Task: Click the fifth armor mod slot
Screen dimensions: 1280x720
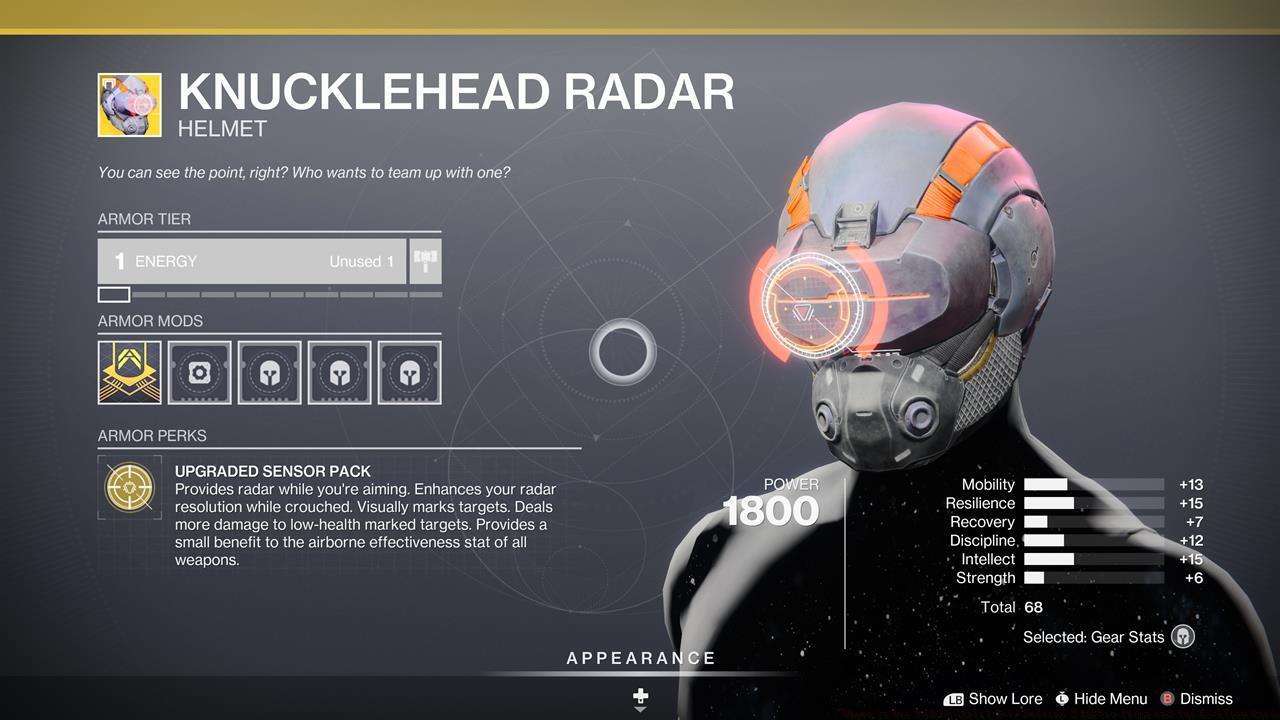Action: [x=409, y=373]
